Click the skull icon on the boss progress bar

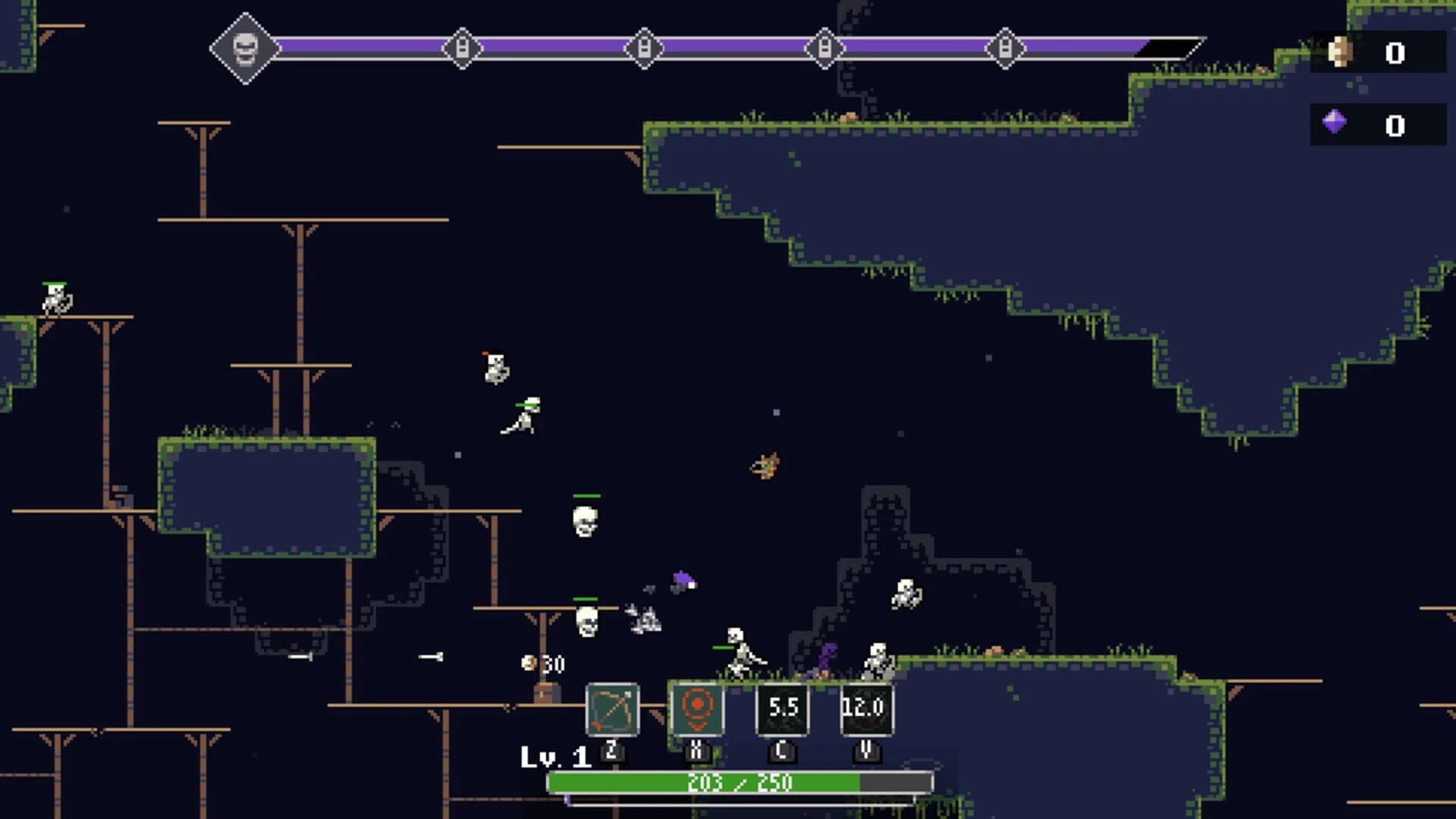[245, 48]
